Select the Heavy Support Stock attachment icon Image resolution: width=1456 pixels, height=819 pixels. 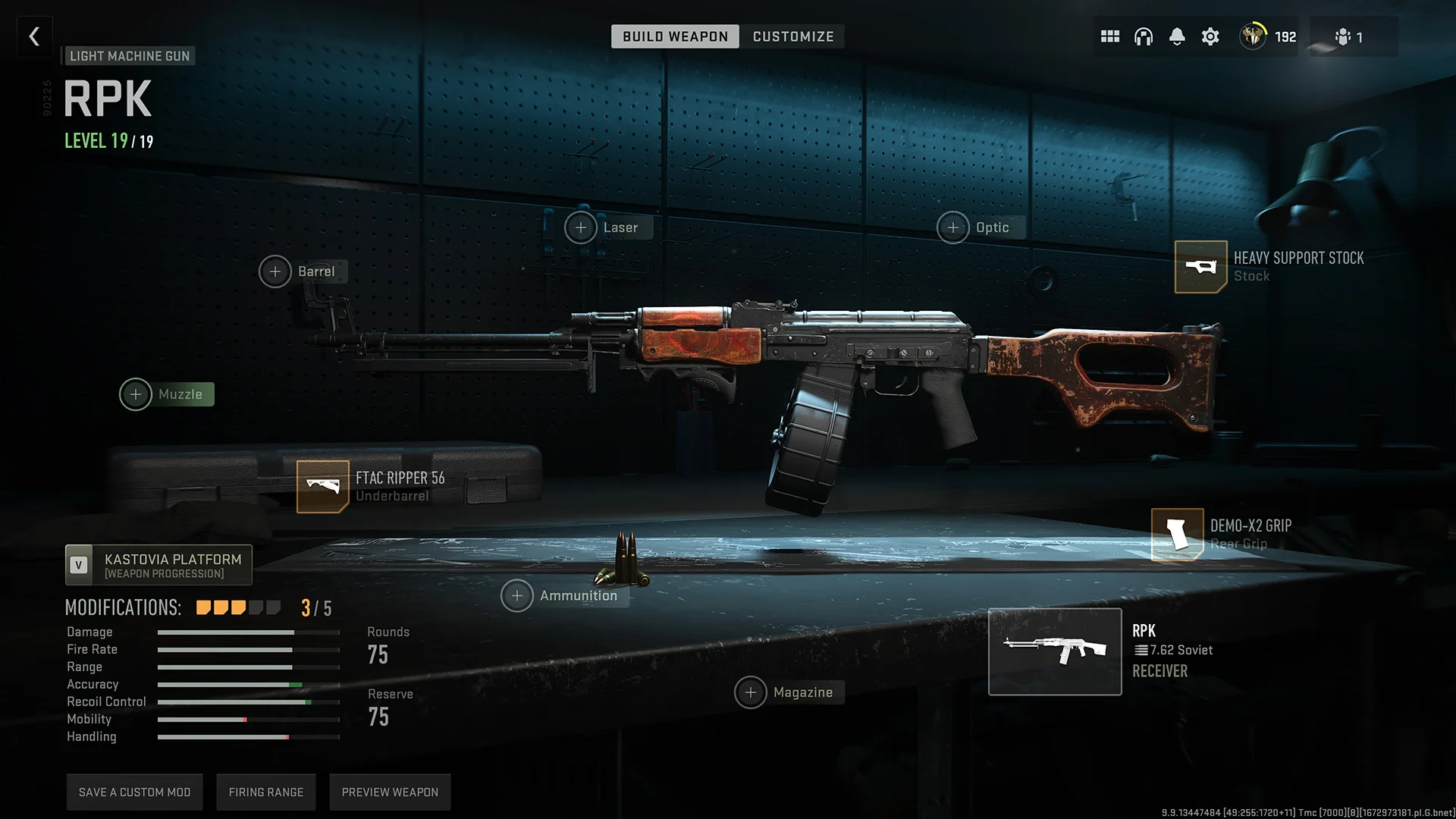coord(1200,266)
